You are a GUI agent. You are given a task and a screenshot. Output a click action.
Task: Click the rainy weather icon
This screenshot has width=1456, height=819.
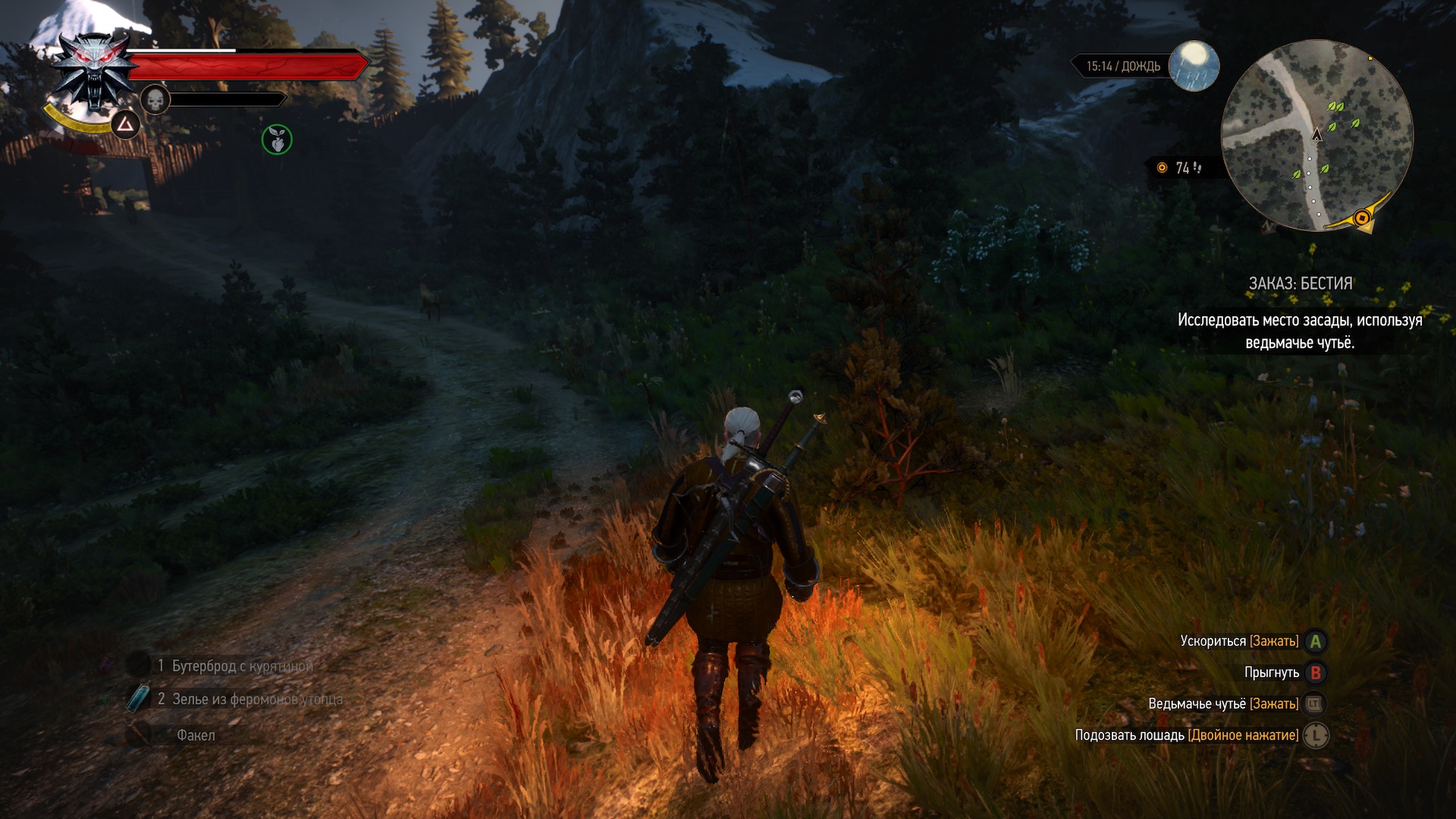coord(1194,65)
